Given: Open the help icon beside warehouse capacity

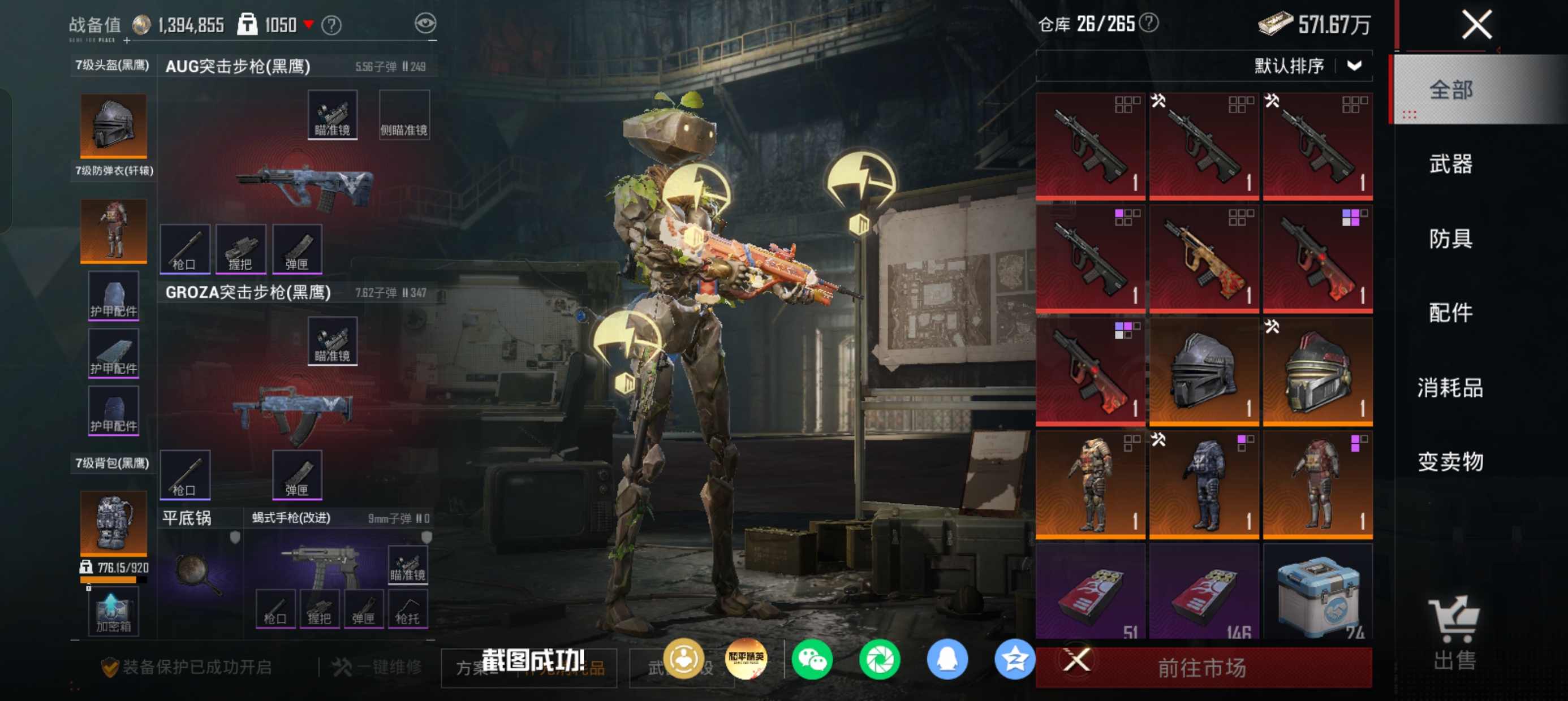Looking at the screenshot, I should click(1149, 23).
